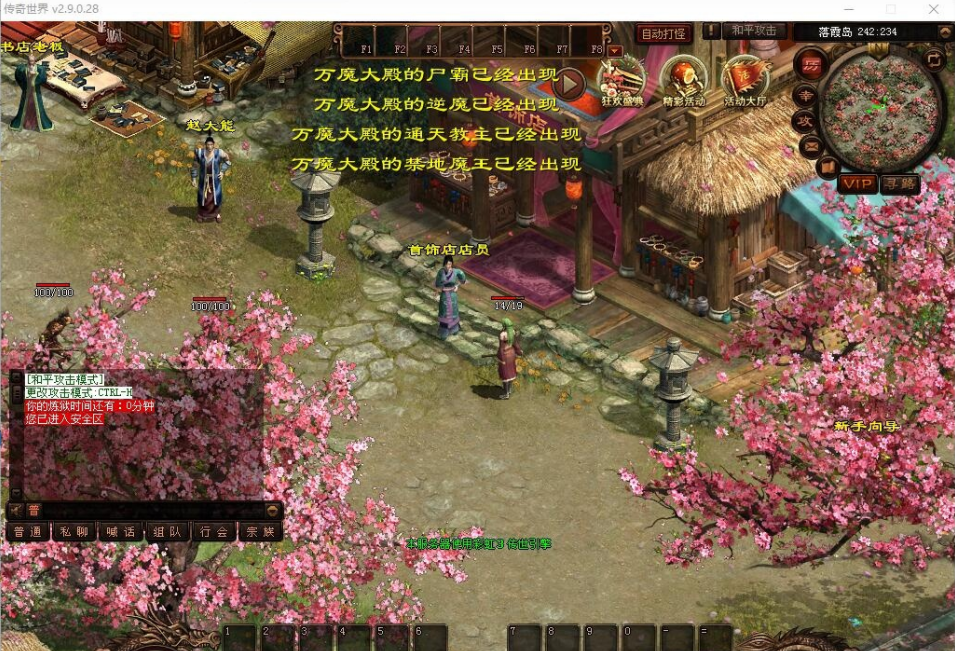This screenshot has width=955, height=651.
Task: Expand the dropdown arrow after the F8 slot
Action: [615, 49]
